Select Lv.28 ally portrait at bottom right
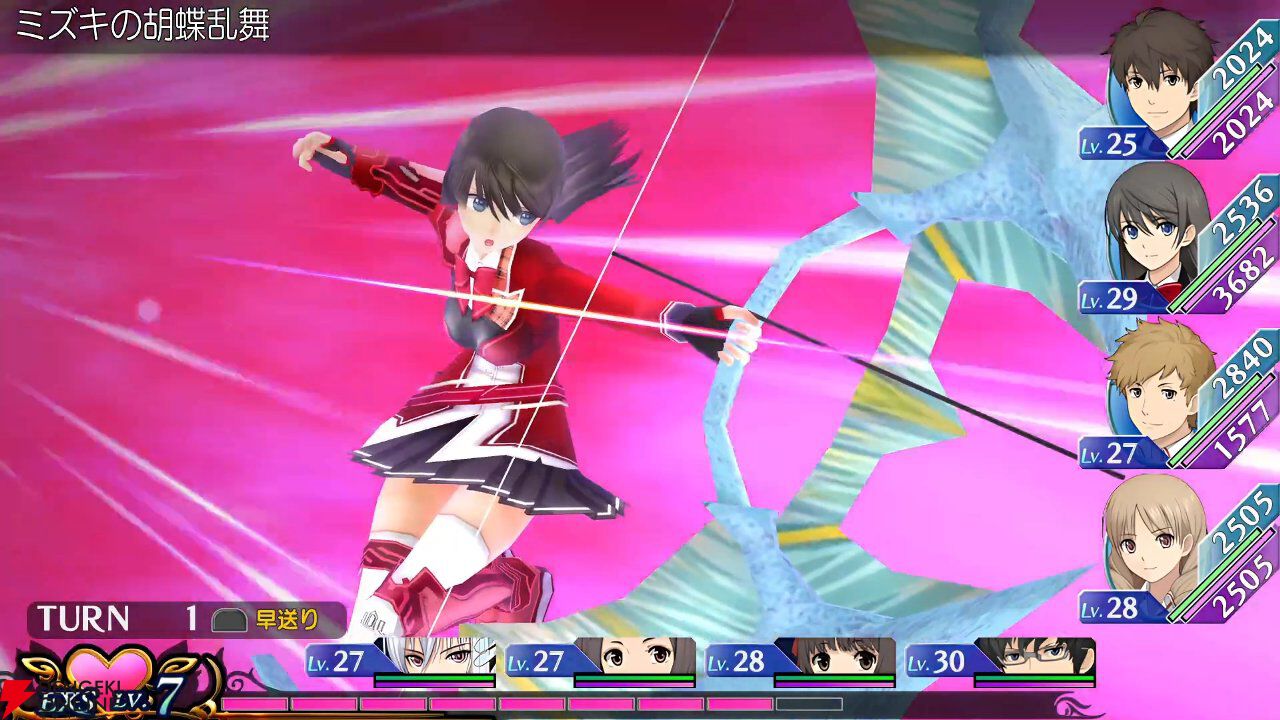1280x720 pixels. (x=1150, y=545)
